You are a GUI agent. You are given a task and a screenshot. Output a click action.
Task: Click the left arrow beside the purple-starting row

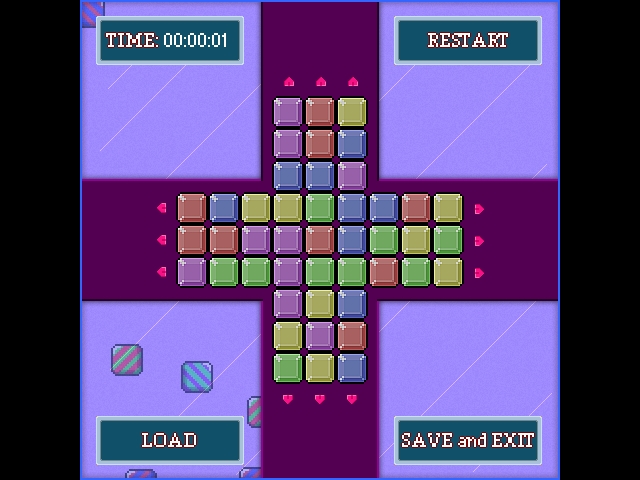coord(162,272)
